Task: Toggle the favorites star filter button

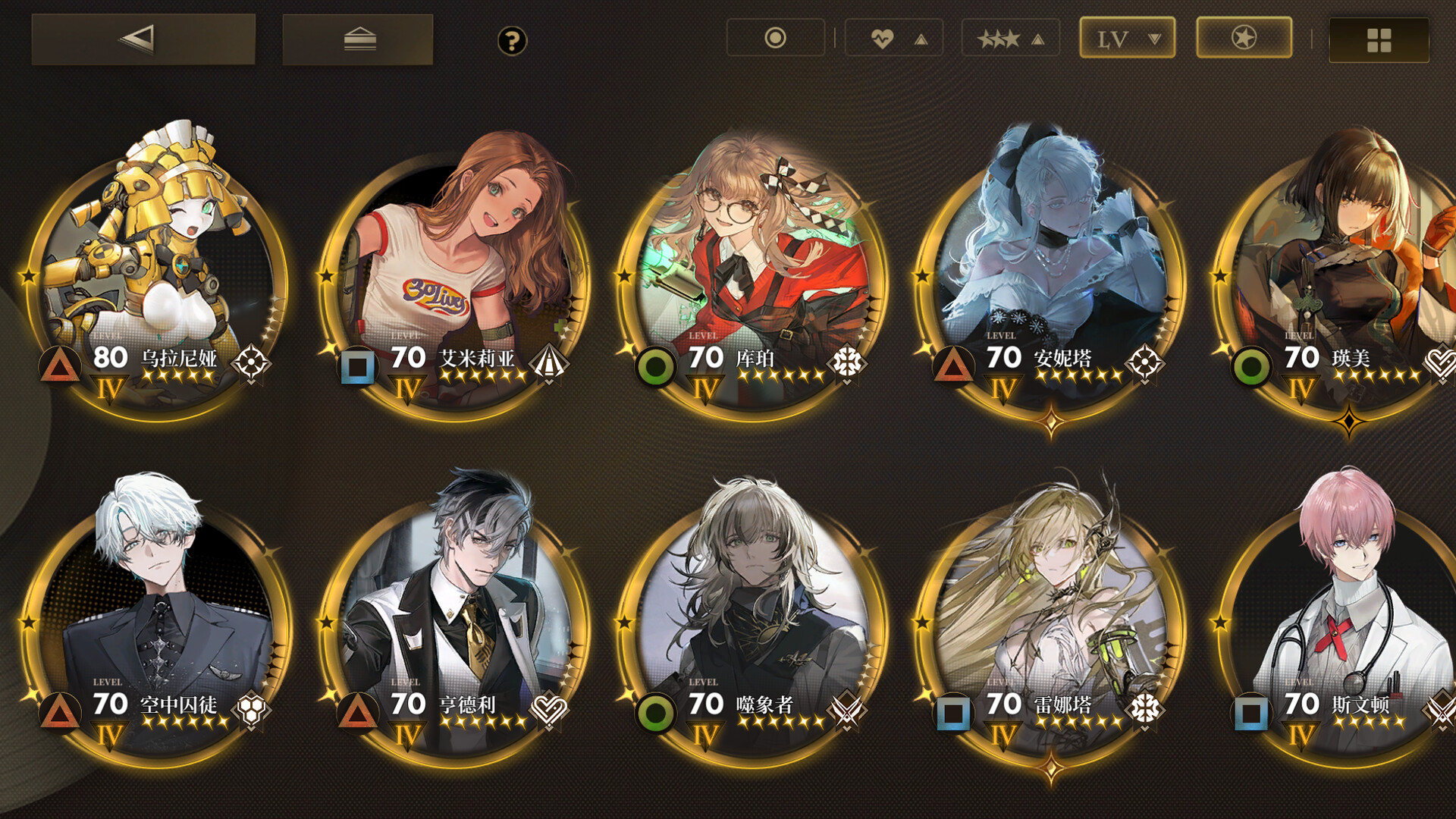Action: (1244, 36)
